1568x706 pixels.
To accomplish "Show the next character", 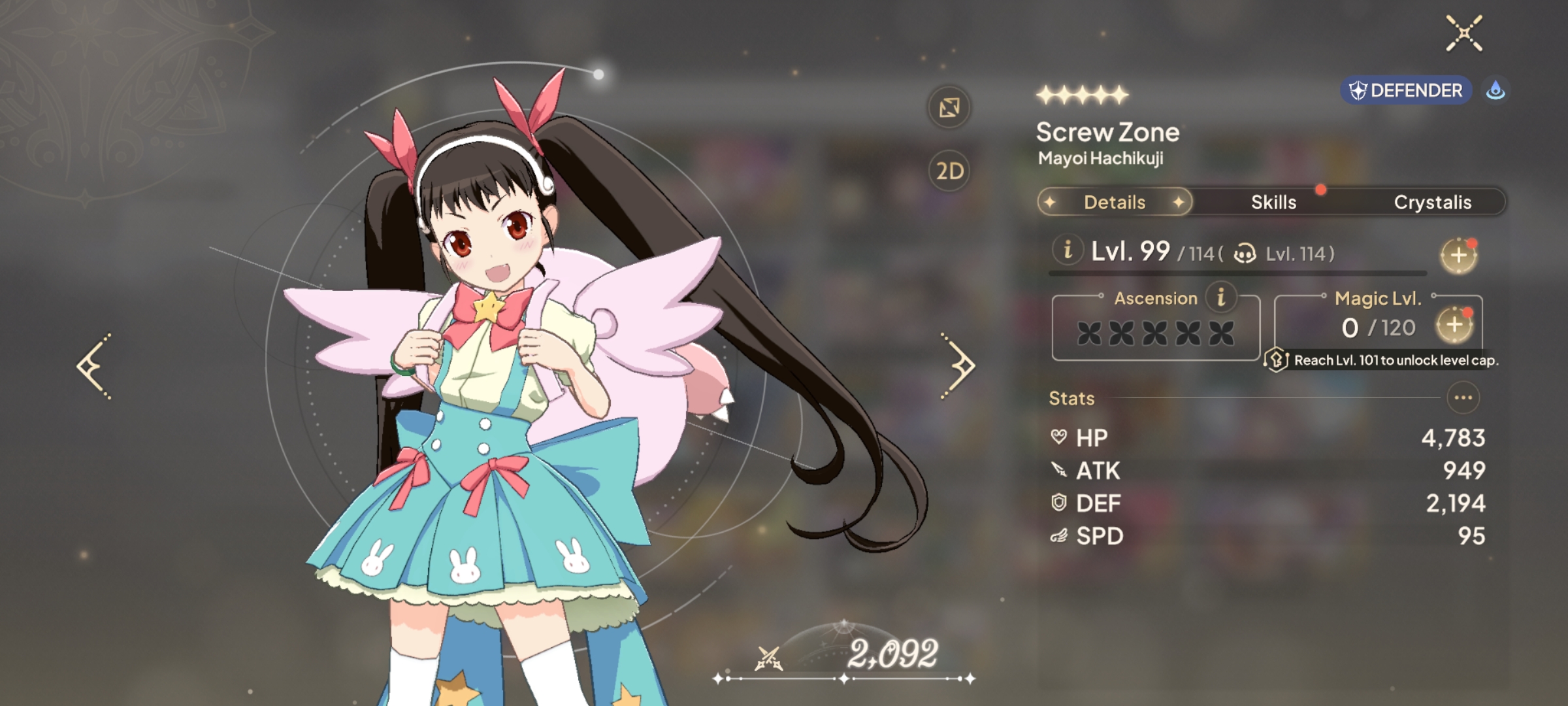I will [x=958, y=366].
